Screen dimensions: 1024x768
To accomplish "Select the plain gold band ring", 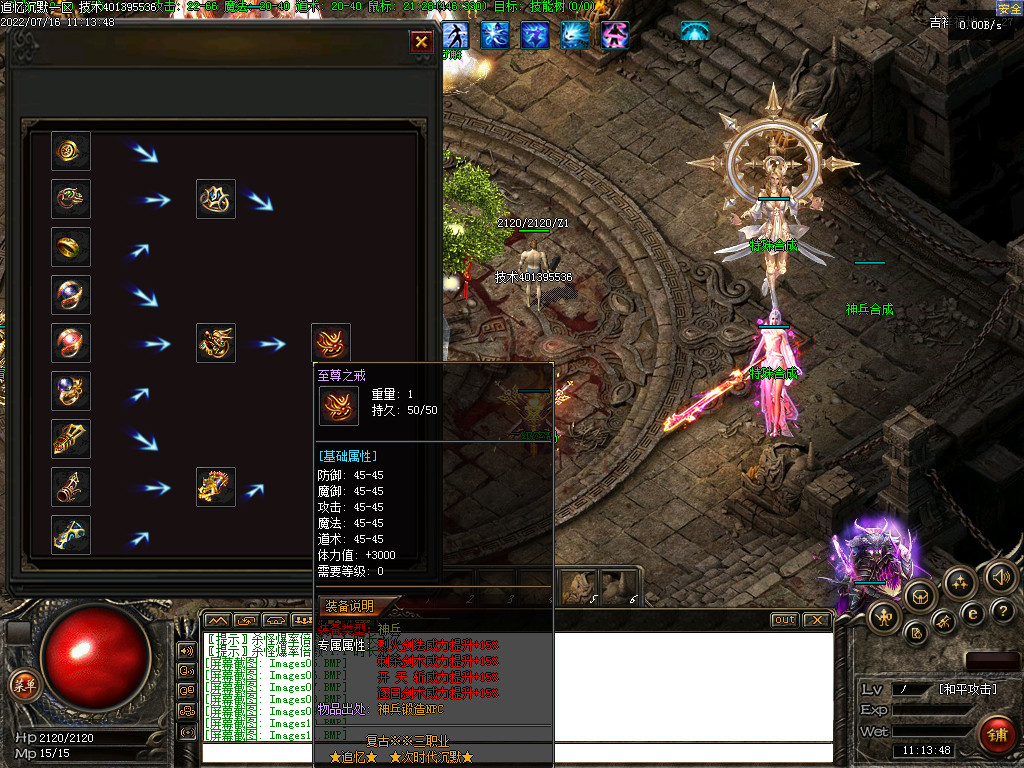I will point(71,247).
